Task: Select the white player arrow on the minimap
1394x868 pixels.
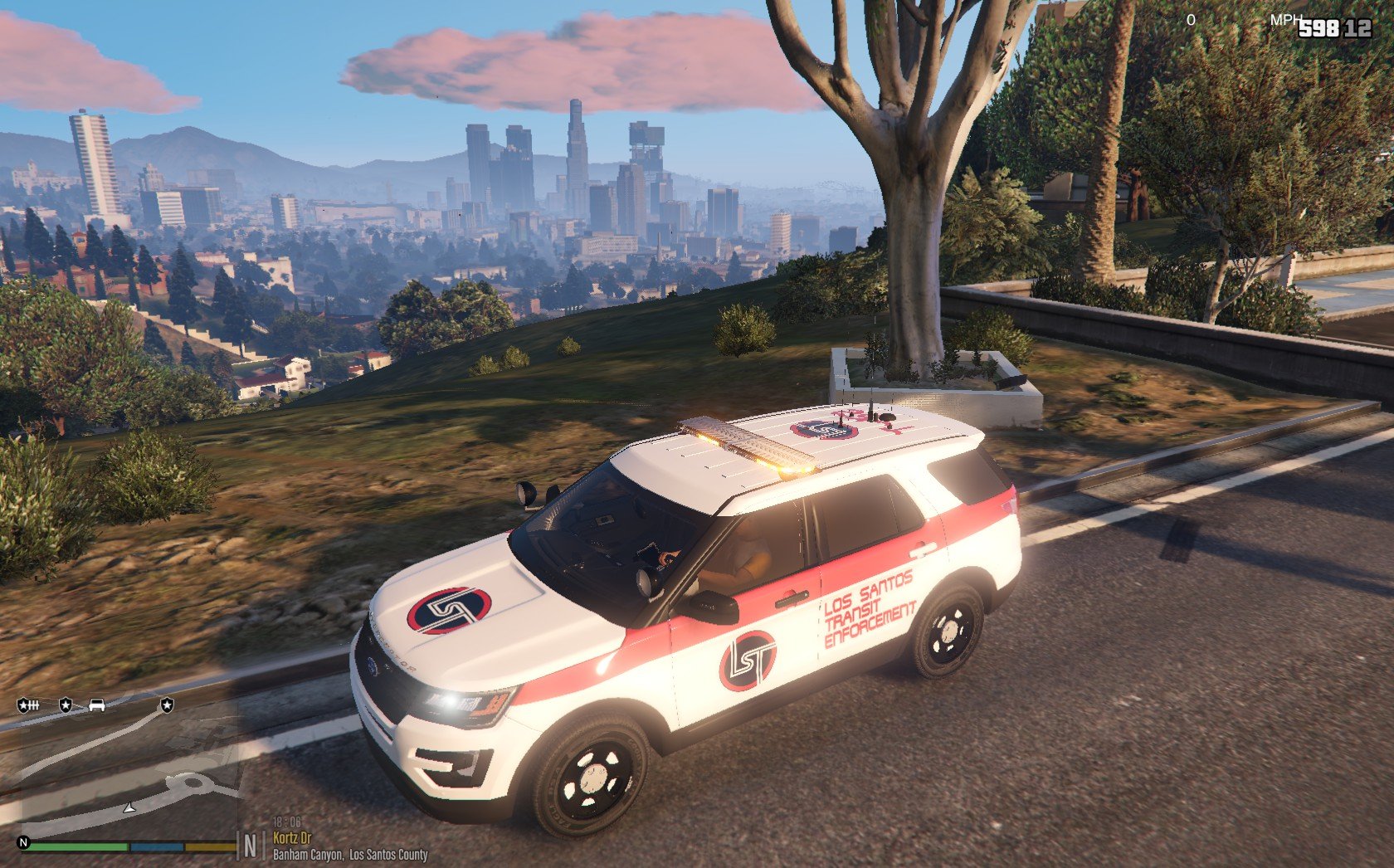Action: pos(129,807)
